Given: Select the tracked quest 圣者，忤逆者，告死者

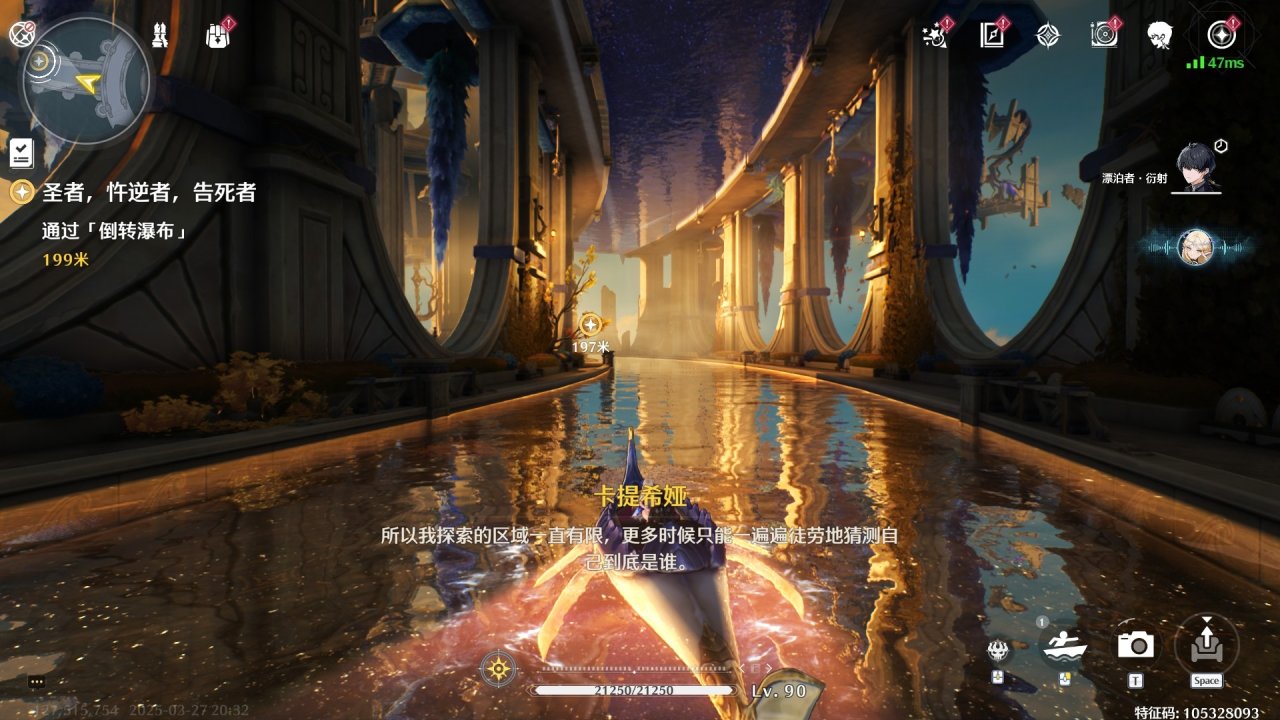Looking at the screenshot, I should click(148, 192).
